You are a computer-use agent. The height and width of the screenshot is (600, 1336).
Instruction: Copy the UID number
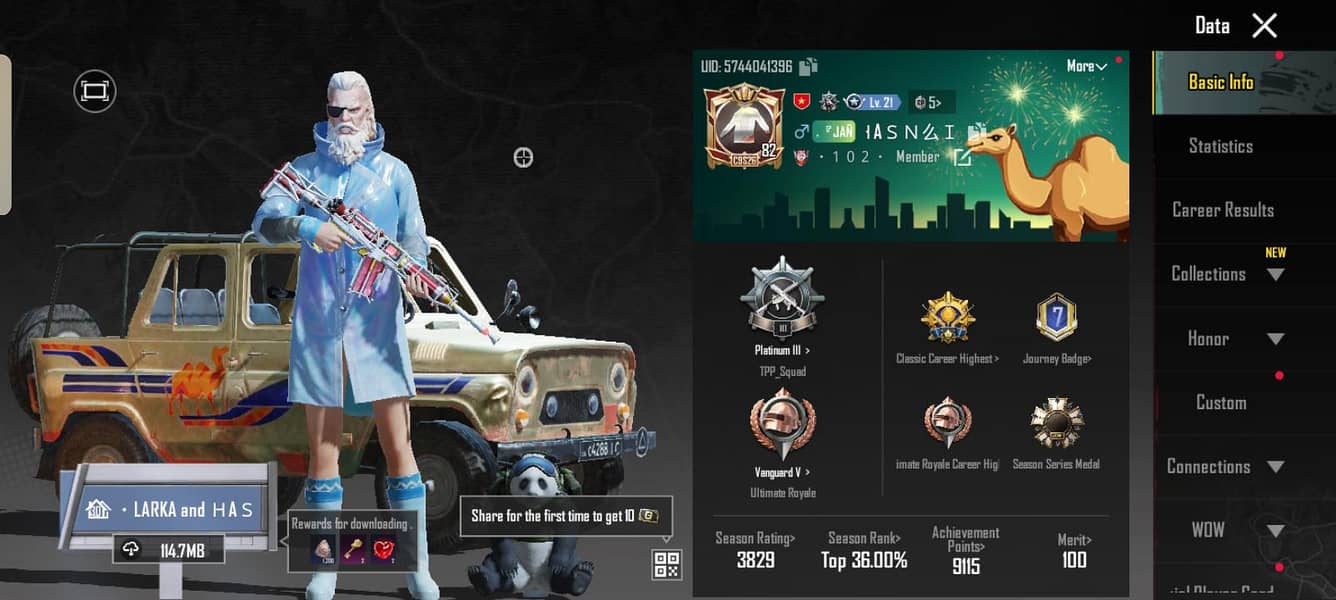(809, 67)
